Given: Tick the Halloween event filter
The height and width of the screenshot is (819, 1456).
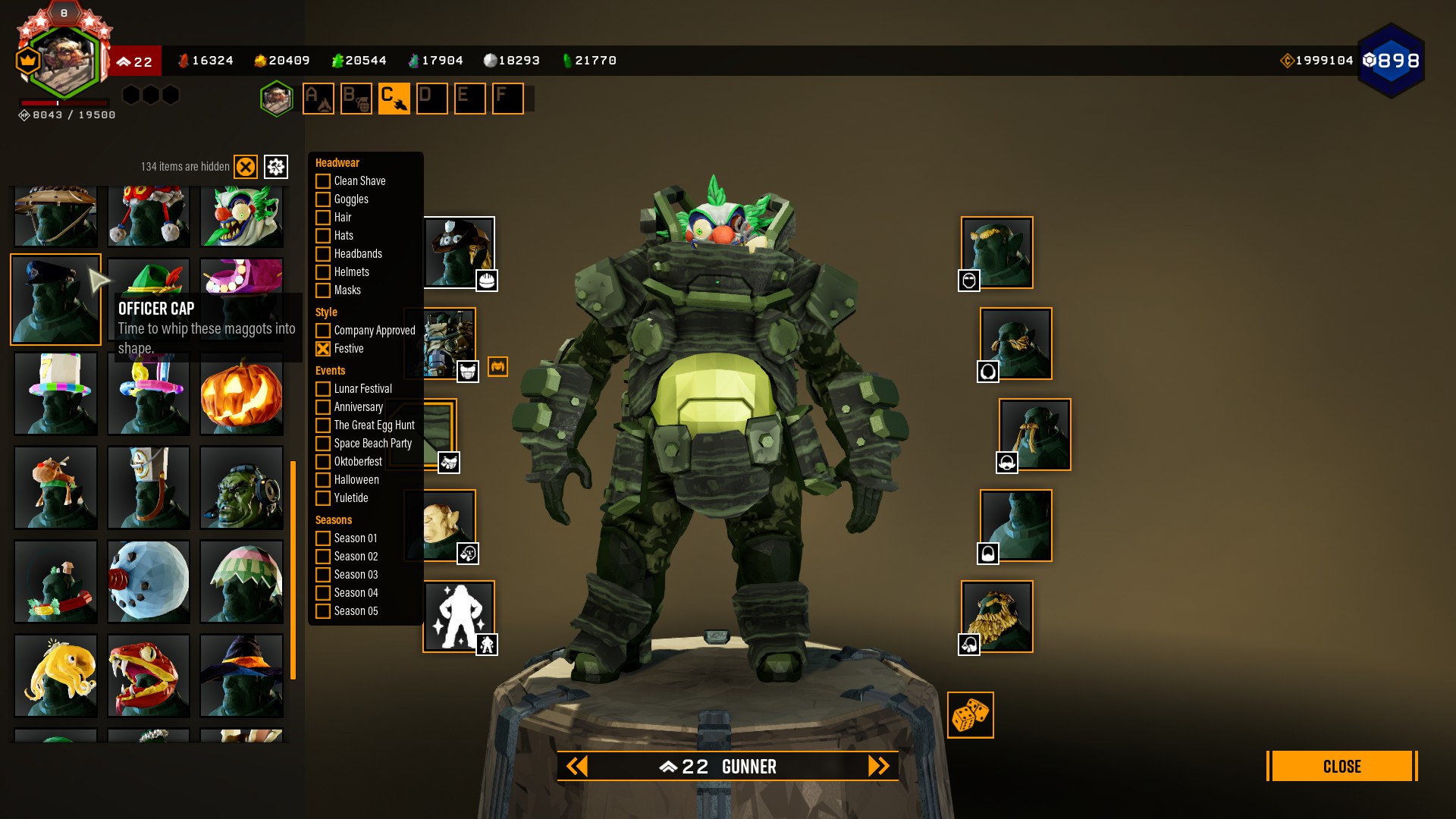Looking at the screenshot, I should click(x=323, y=480).
